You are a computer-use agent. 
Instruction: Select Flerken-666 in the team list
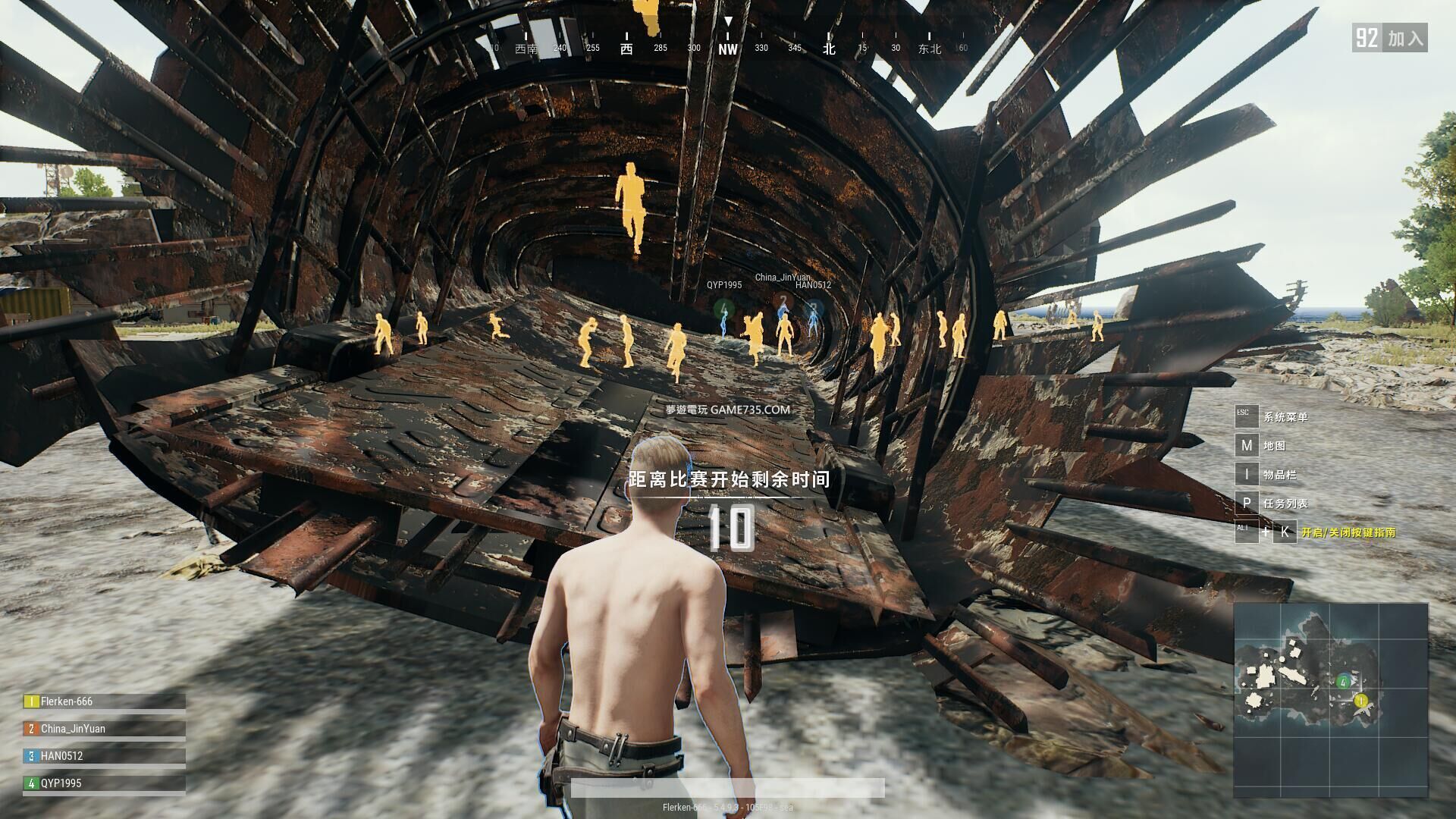[67, 701]
